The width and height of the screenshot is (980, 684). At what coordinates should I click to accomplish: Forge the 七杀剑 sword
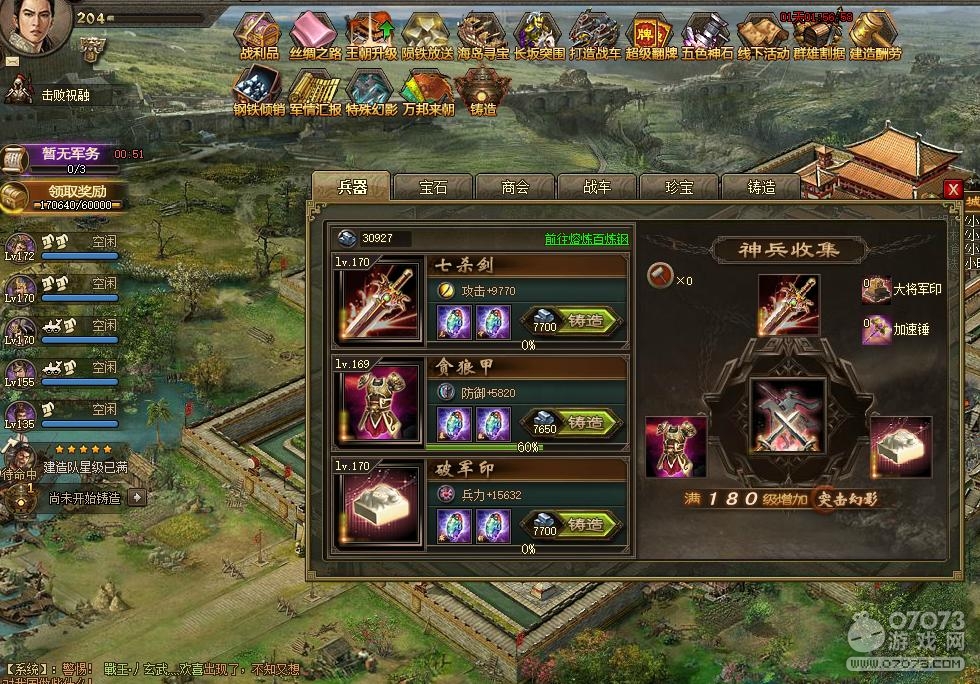pyautogui.click(x=573, y=321)
